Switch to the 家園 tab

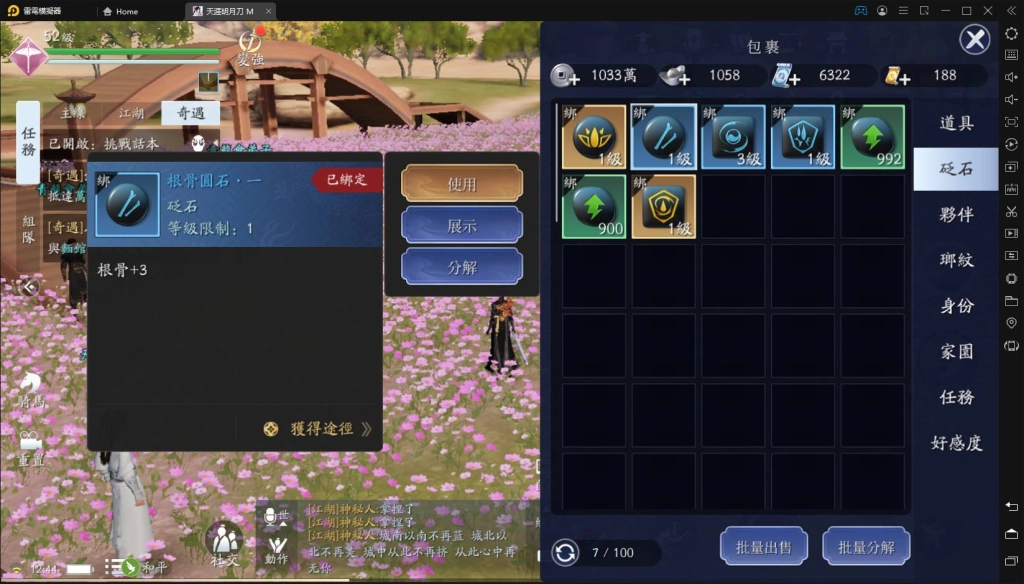tap(957, 352)
